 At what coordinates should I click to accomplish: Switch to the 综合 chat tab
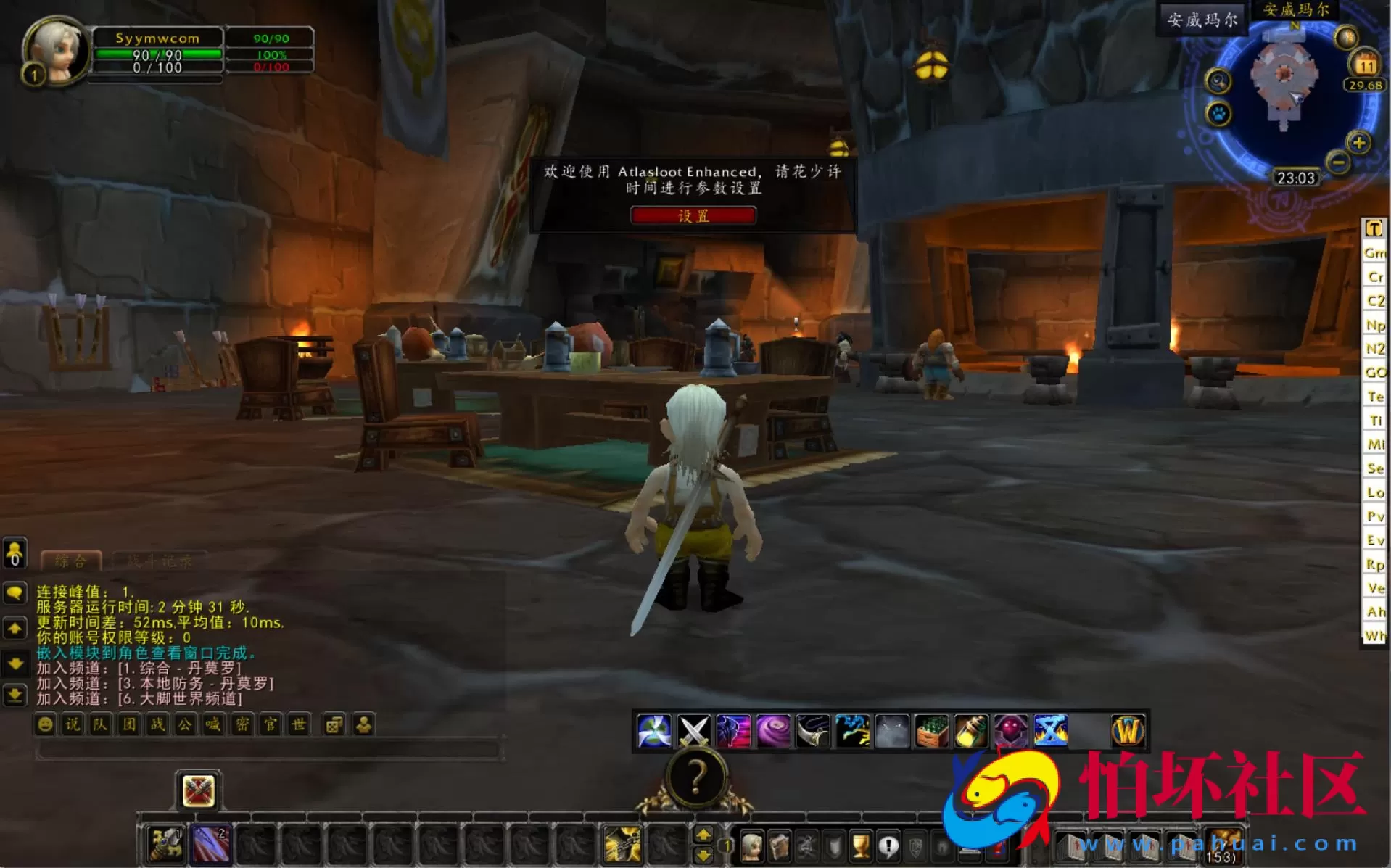70,560
